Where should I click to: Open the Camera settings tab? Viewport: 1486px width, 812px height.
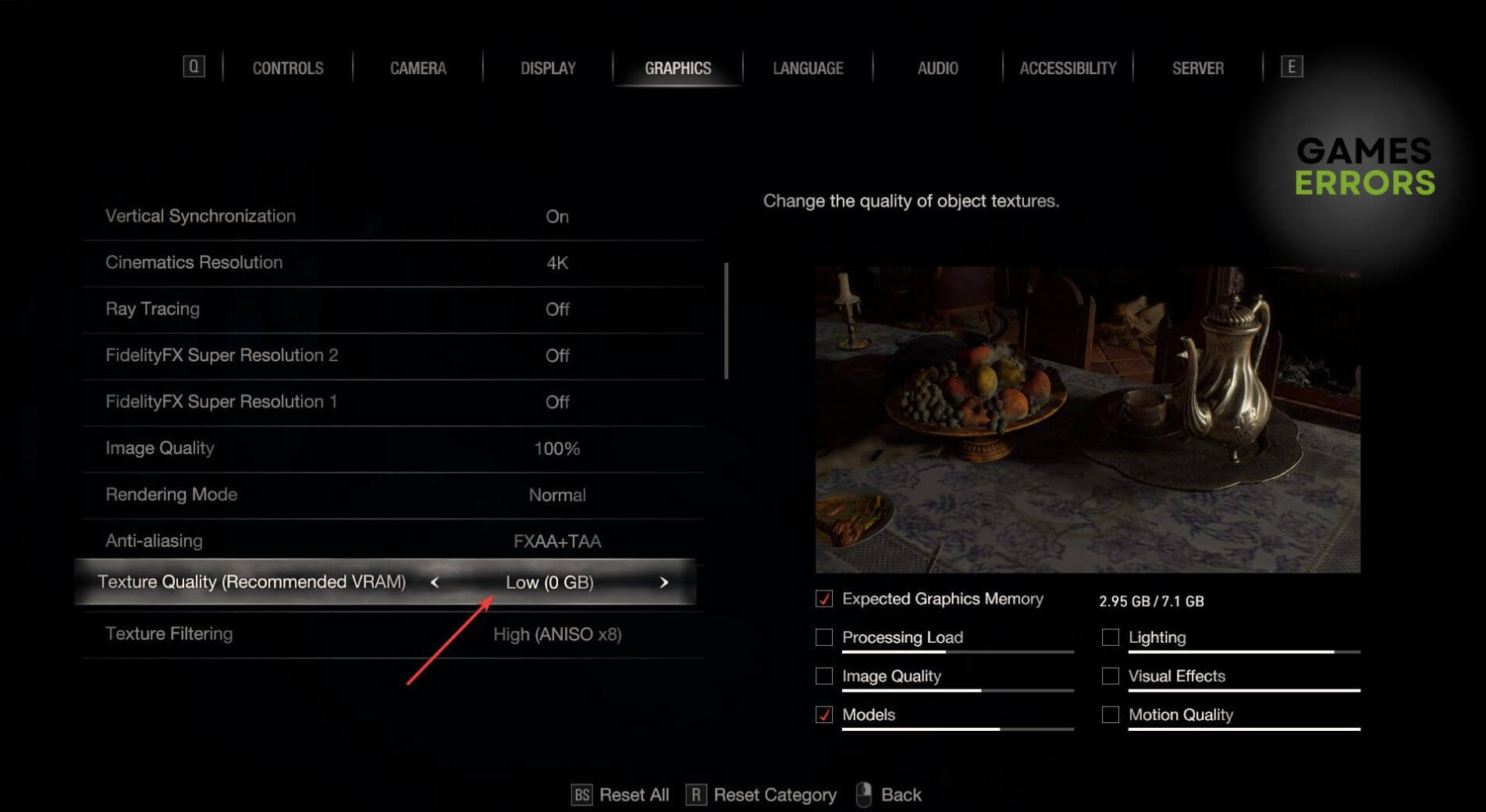click(418, 69)
